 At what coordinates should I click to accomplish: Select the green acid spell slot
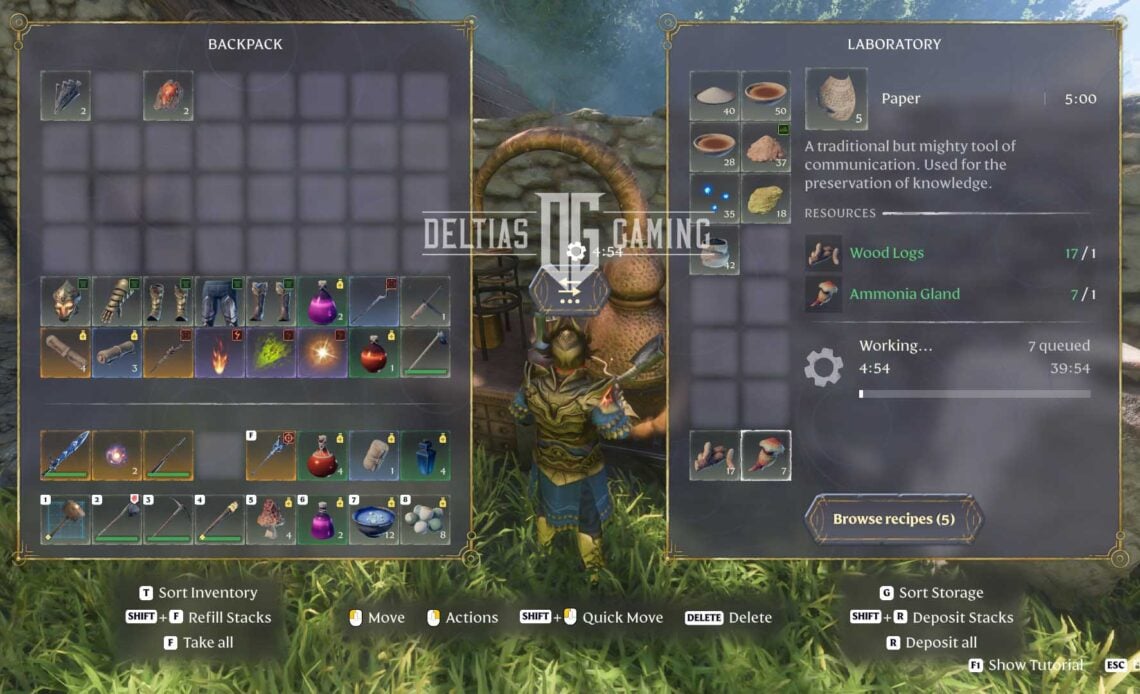(x=271, y=353)
